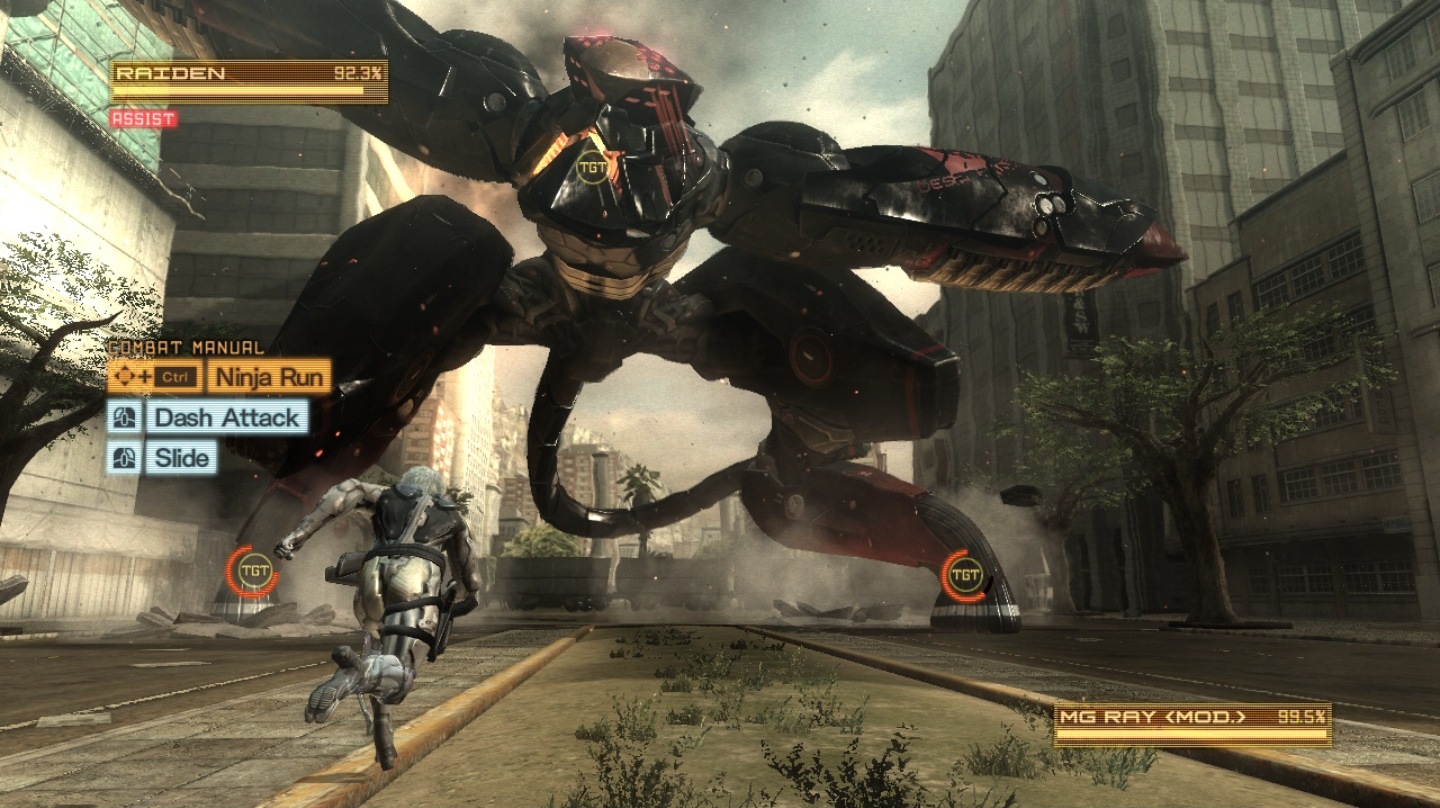The height and width of the screenshot is (808, 1440).
Task: Click the Slide combat manual entry
Action: (182, 458)
